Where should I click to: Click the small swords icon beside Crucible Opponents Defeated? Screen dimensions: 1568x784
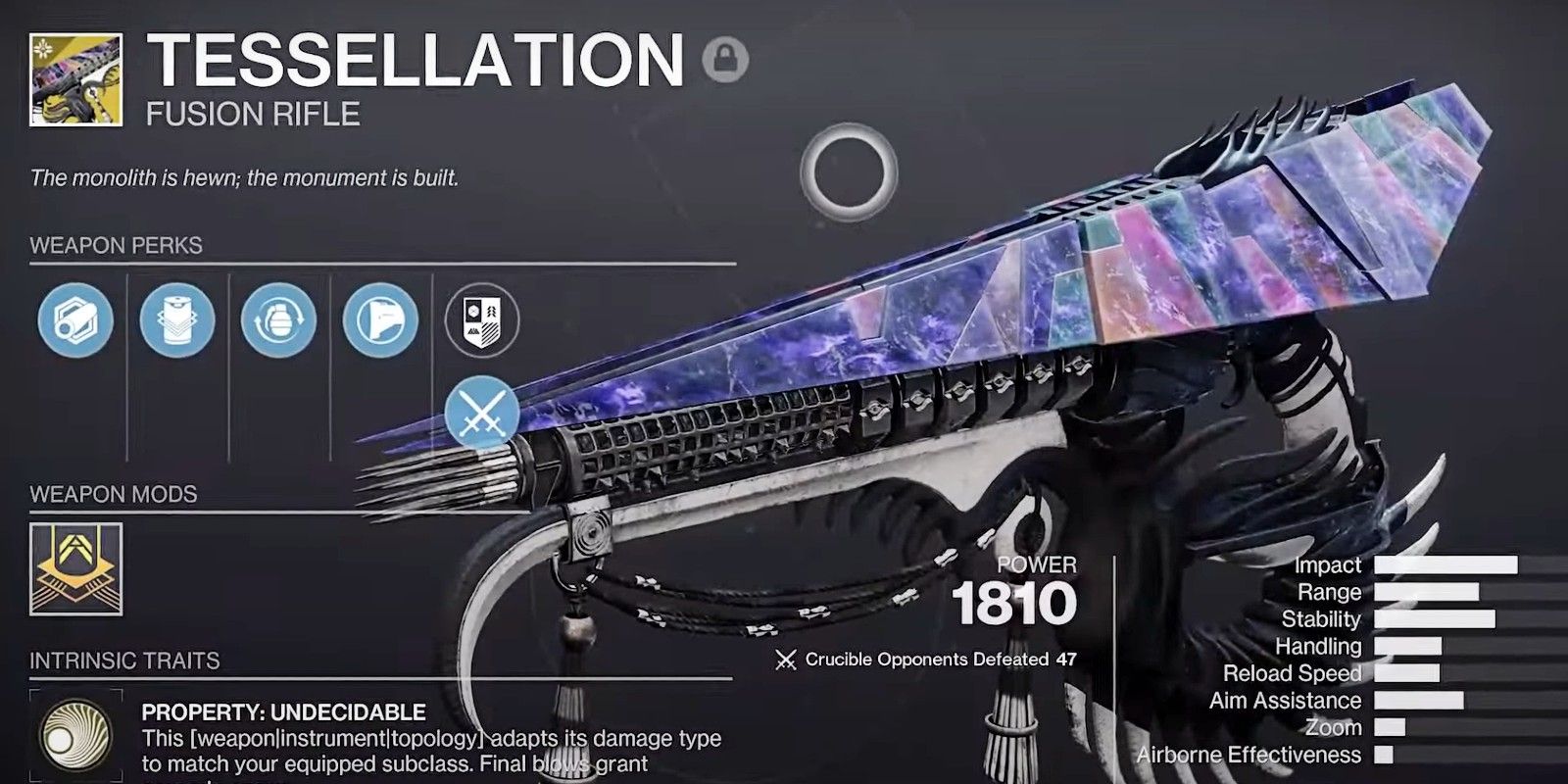click(784, 660)
